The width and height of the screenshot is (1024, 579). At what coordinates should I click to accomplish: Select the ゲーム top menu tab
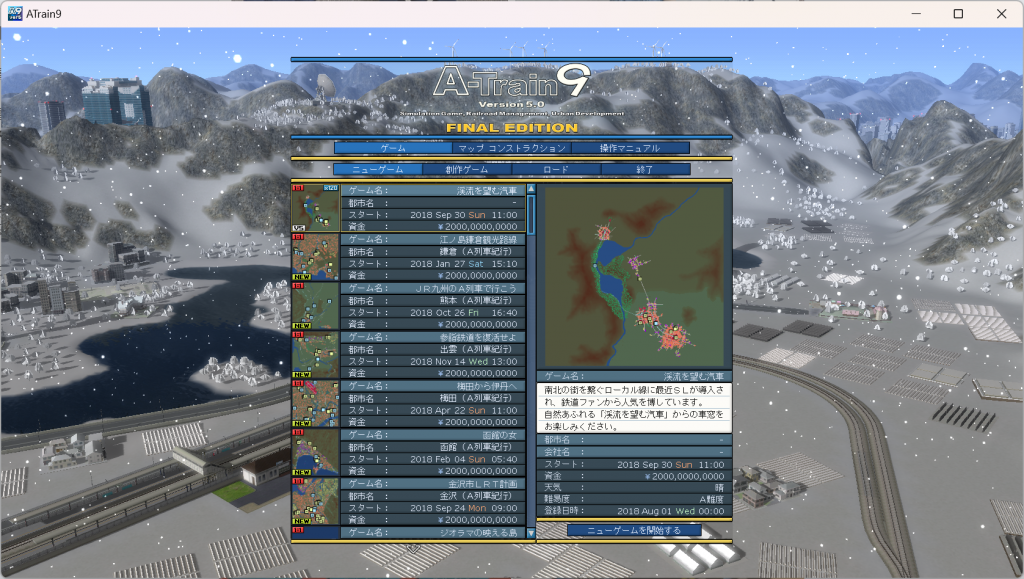(392, 148)
